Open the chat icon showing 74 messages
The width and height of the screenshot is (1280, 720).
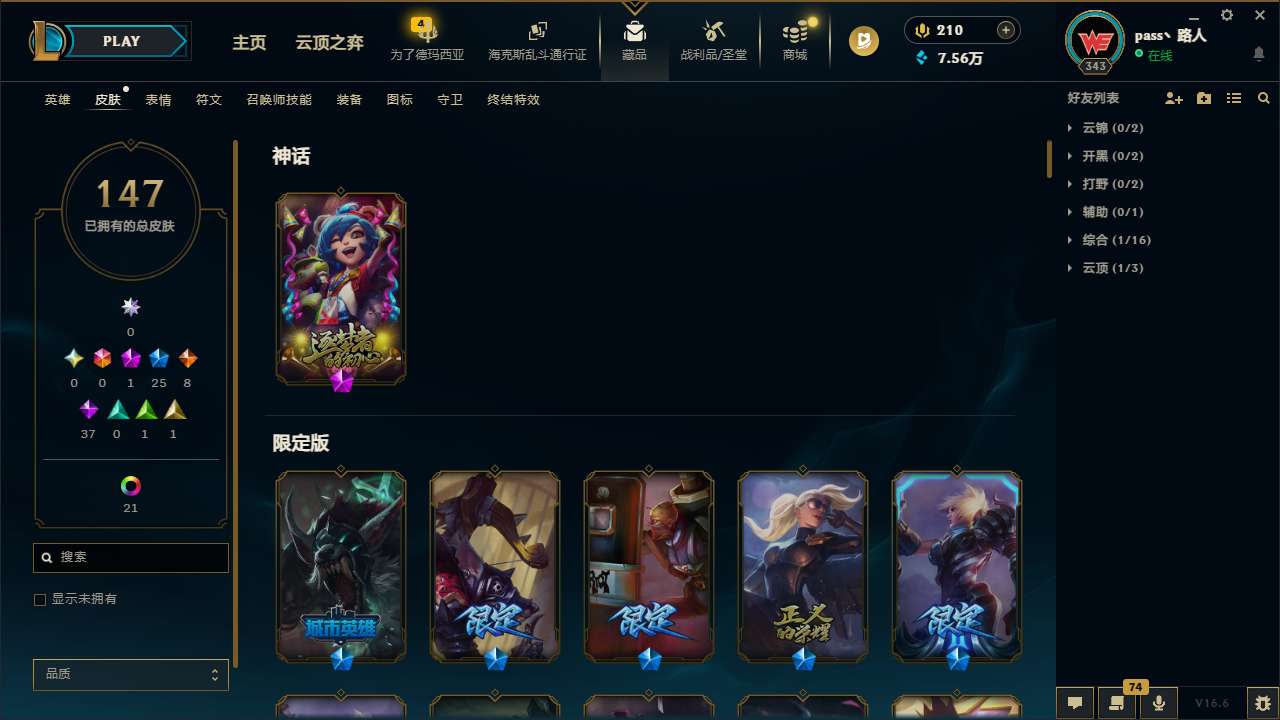point(1117,703)
